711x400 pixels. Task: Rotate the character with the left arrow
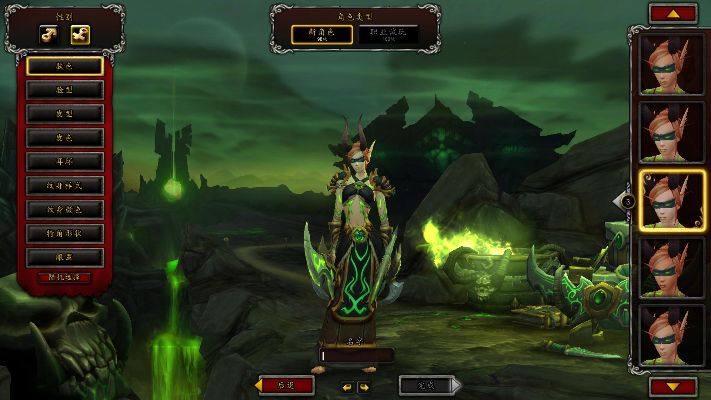tap(346, 386)
